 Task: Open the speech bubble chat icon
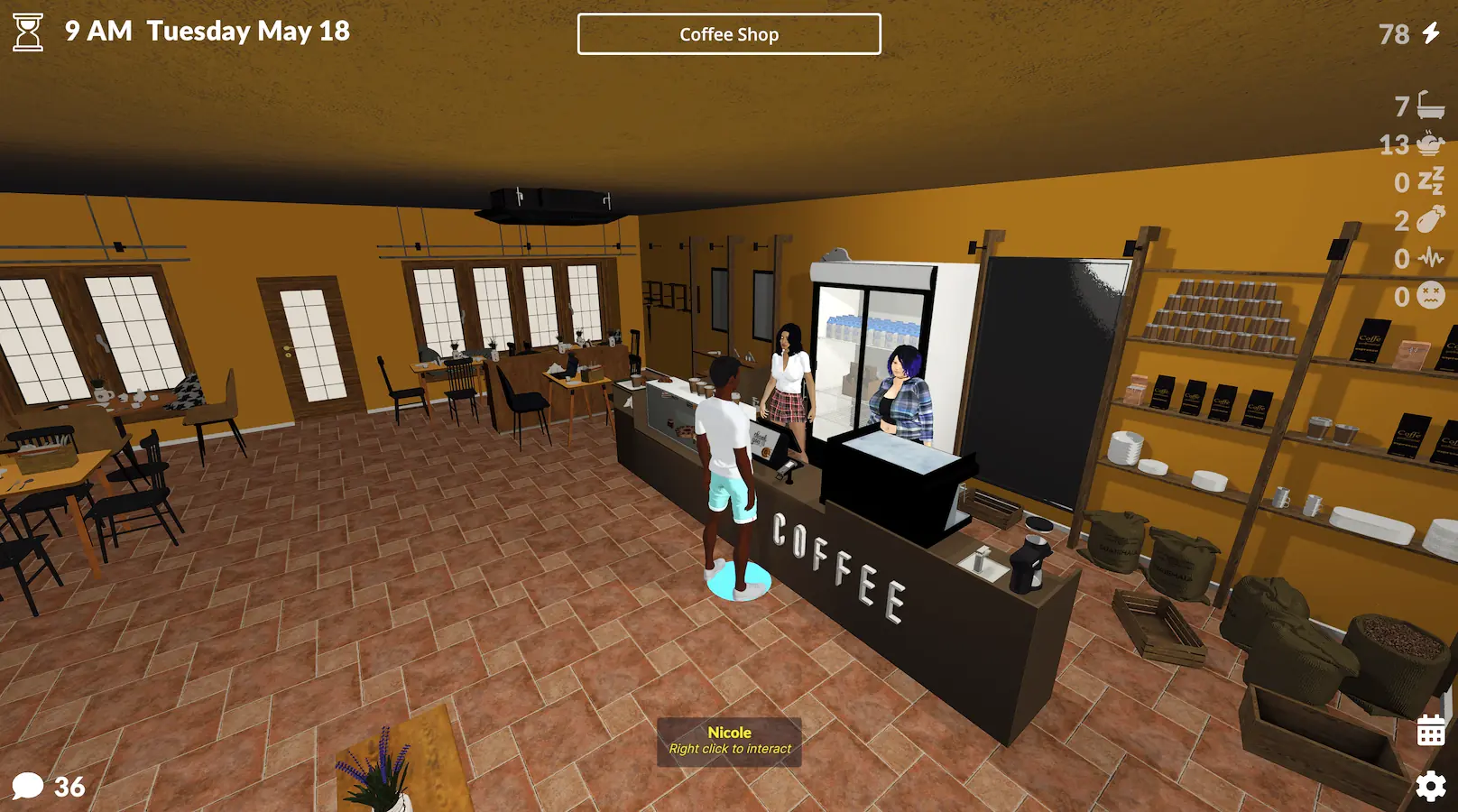28,786
